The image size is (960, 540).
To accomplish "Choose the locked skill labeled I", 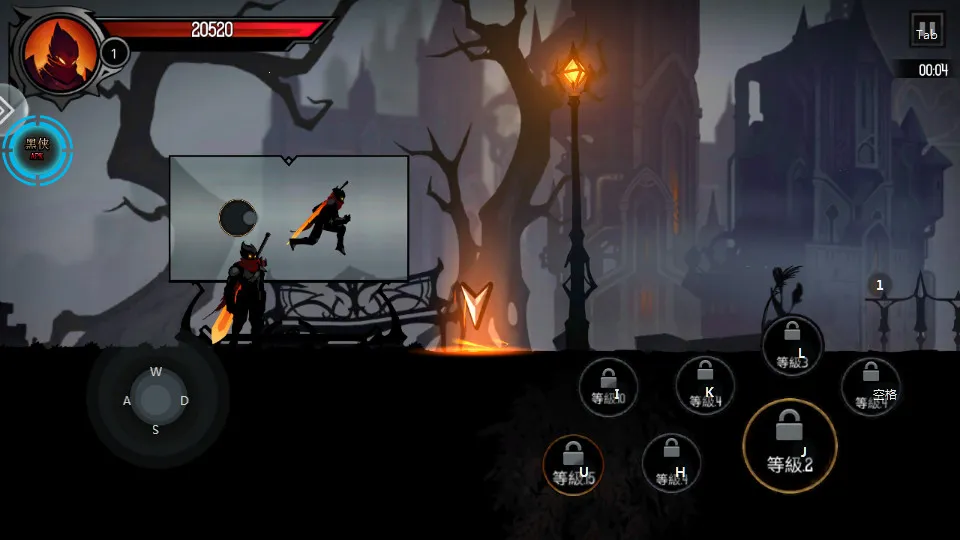I will [608, 387].
